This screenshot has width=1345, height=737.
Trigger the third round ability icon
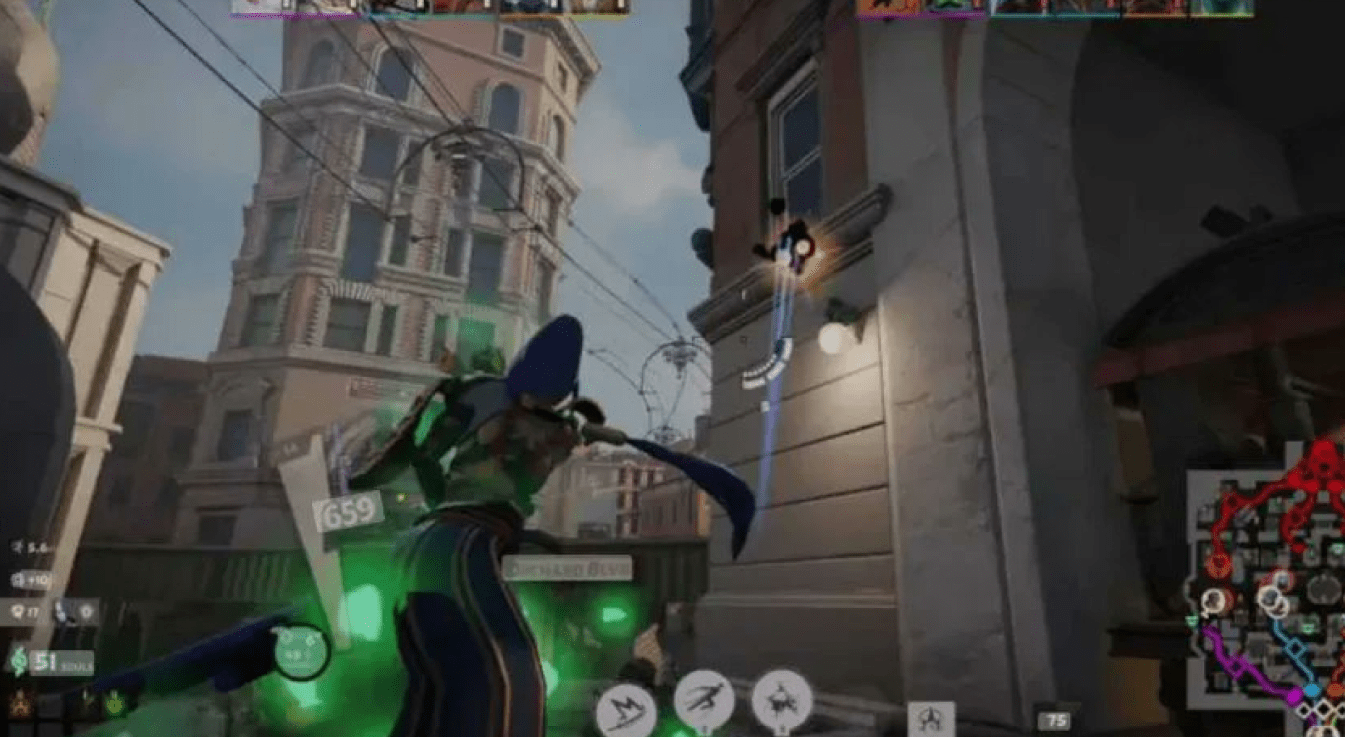pyautogui.click(x=781, y=699)
